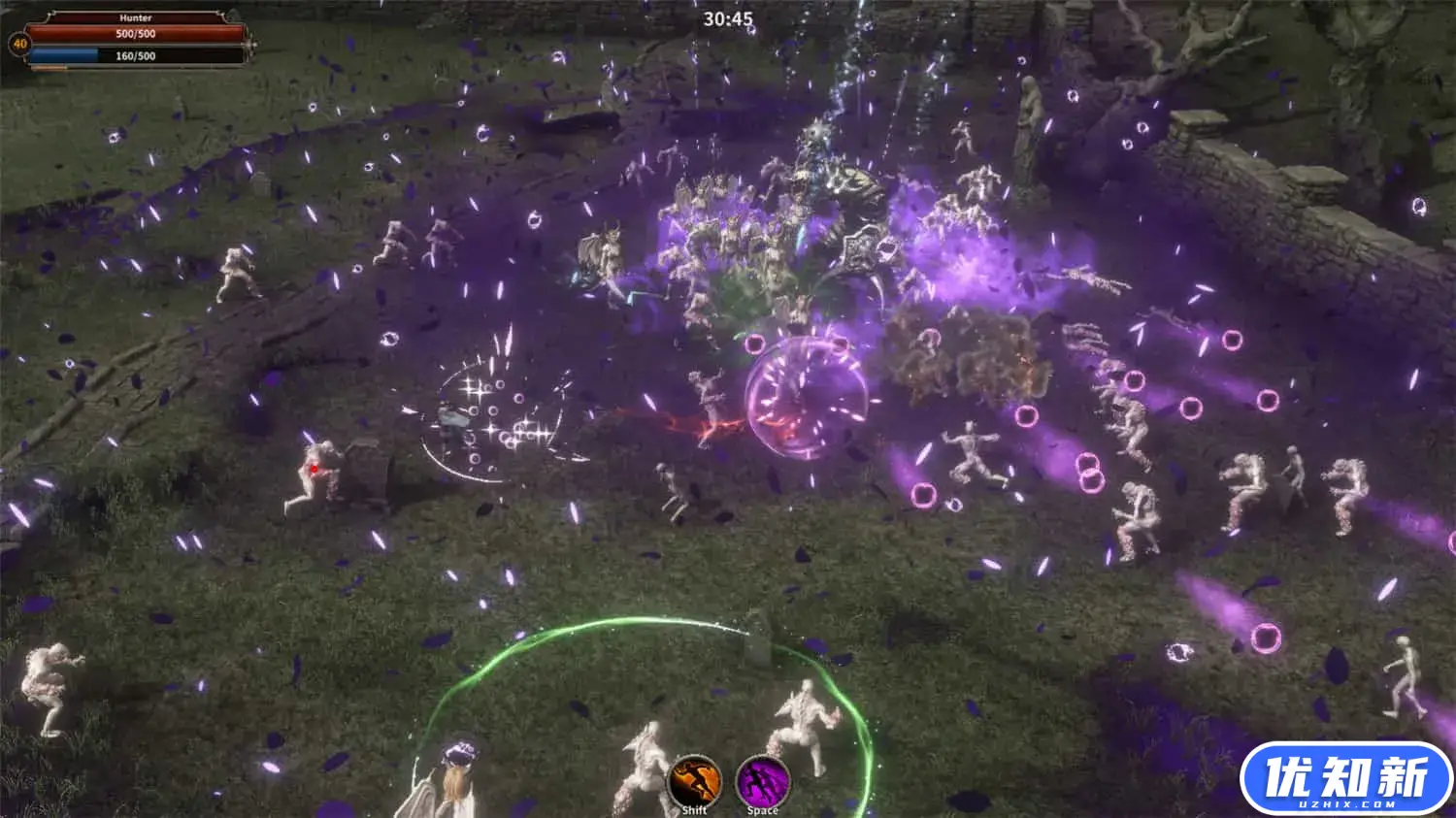
Task: Activate the purple Space ability icon
Action: coord(763,780)
